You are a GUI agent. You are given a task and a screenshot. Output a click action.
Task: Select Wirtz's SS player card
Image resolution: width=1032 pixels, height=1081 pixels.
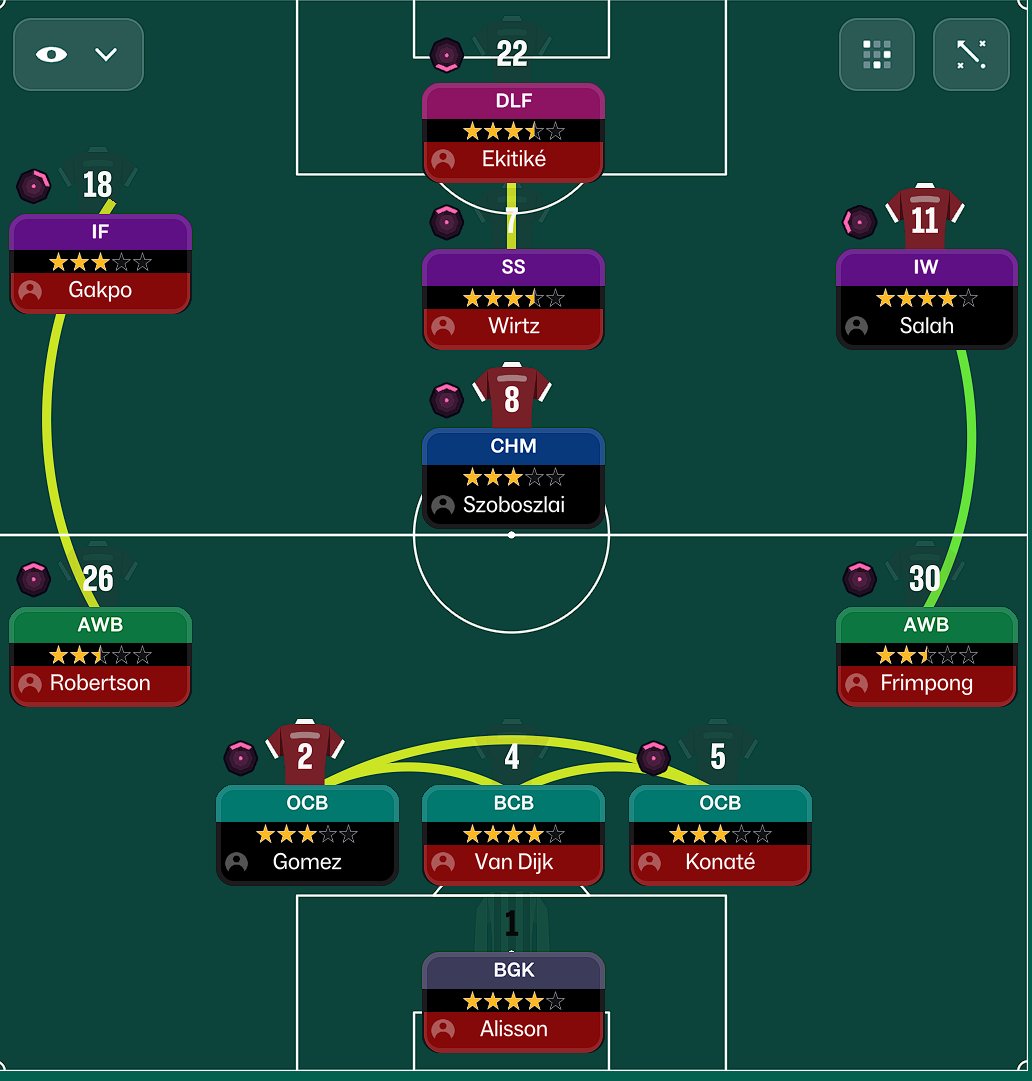(x=513, y=299)
